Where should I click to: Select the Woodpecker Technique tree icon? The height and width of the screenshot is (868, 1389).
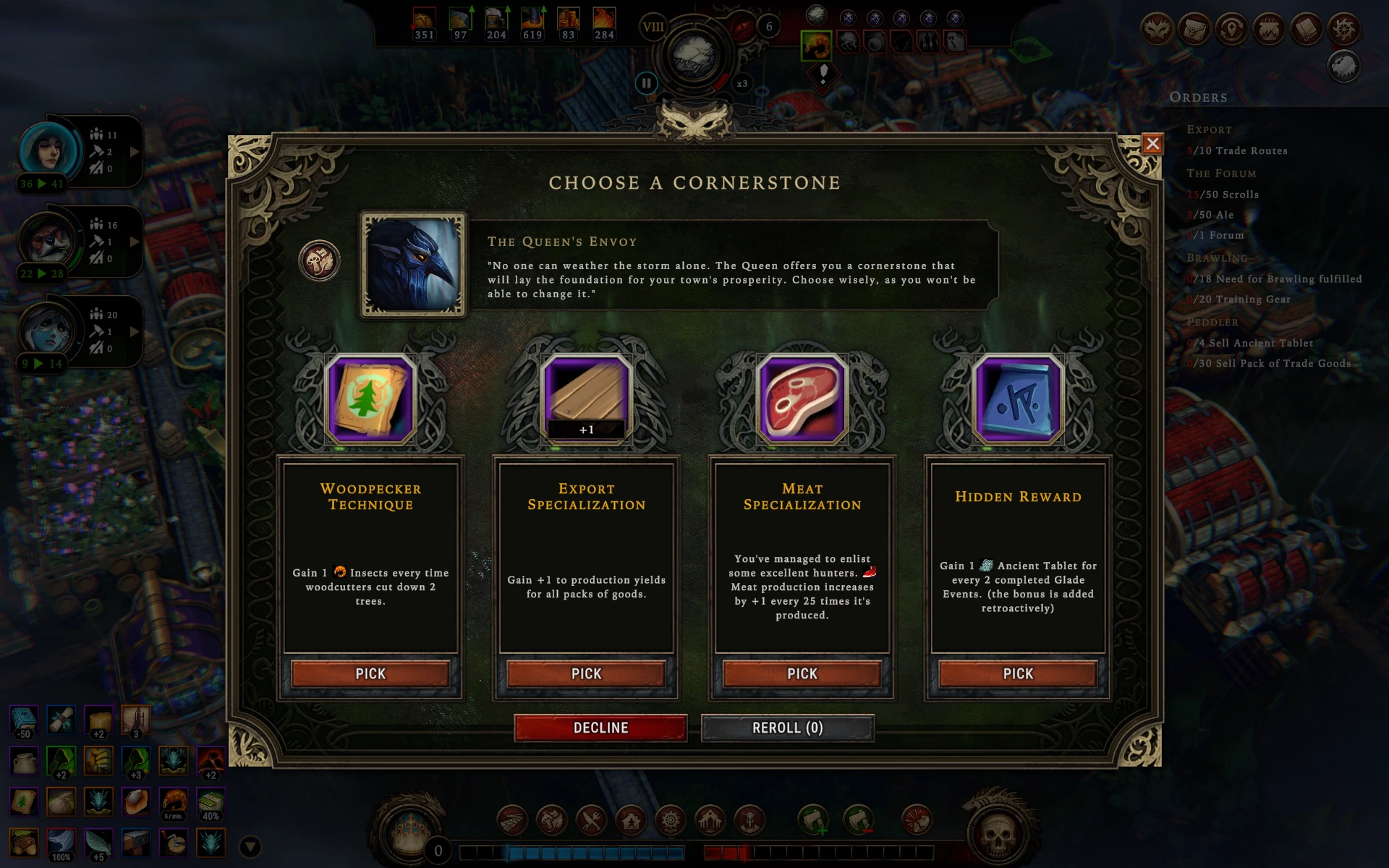[x=370, y=399]
